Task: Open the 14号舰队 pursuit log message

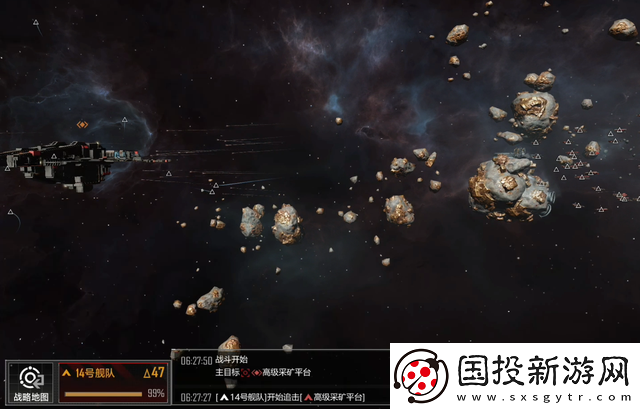Action: (x=290, y=397)
